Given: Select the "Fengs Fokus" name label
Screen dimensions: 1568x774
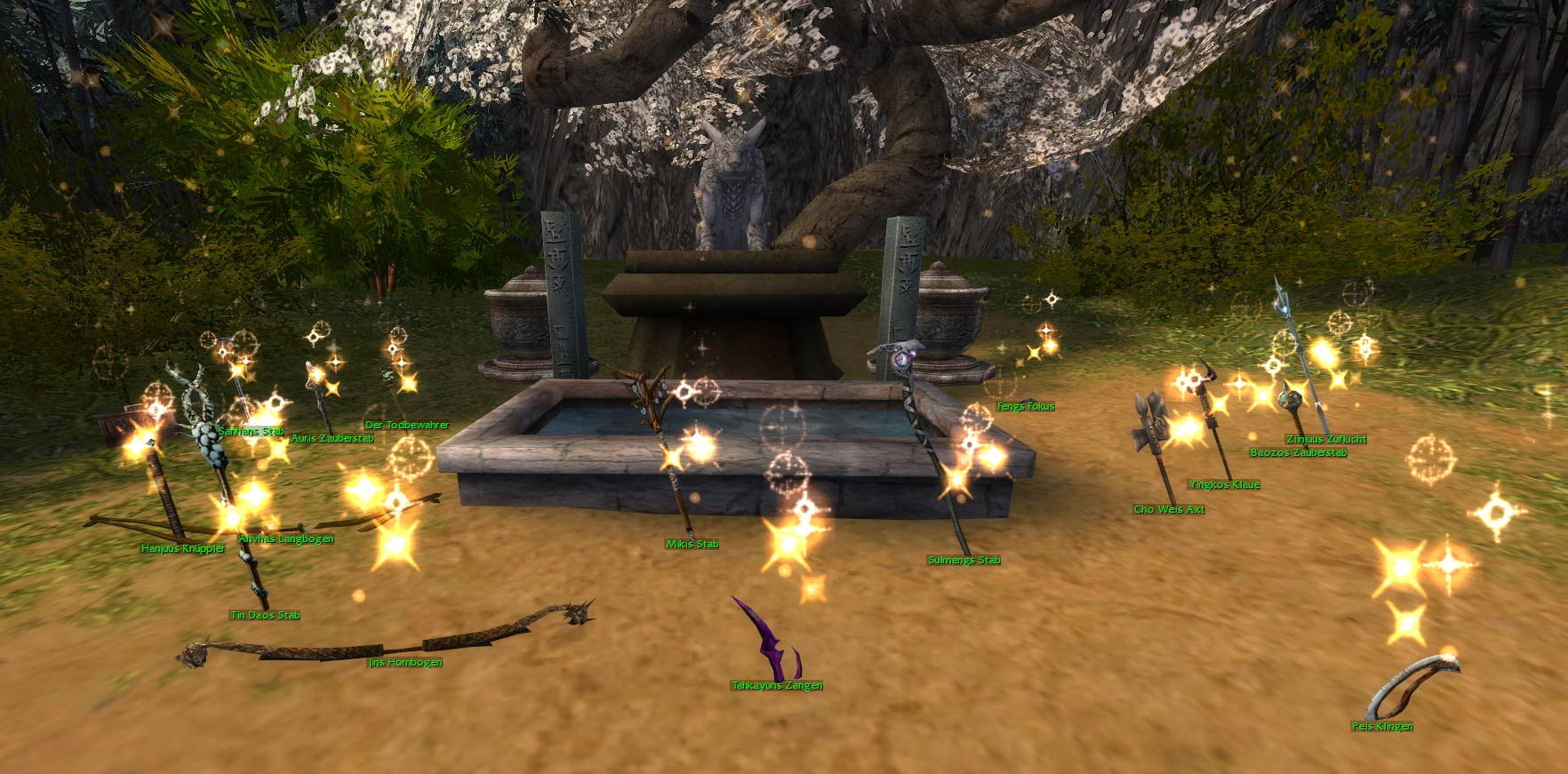Looking at the screenshot, I should click(x=1026, y=407).
